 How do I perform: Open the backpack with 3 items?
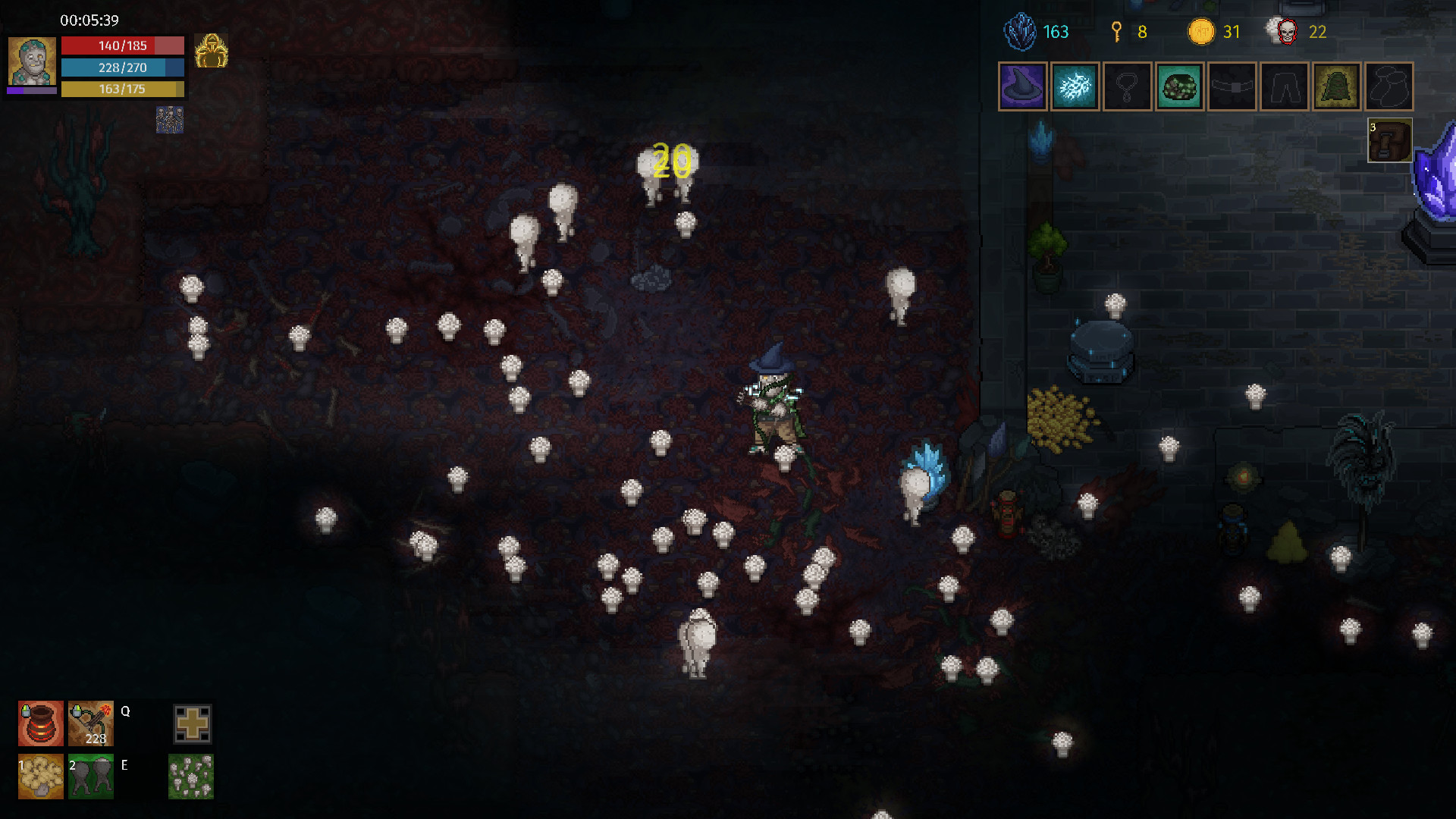[1389, 140]
